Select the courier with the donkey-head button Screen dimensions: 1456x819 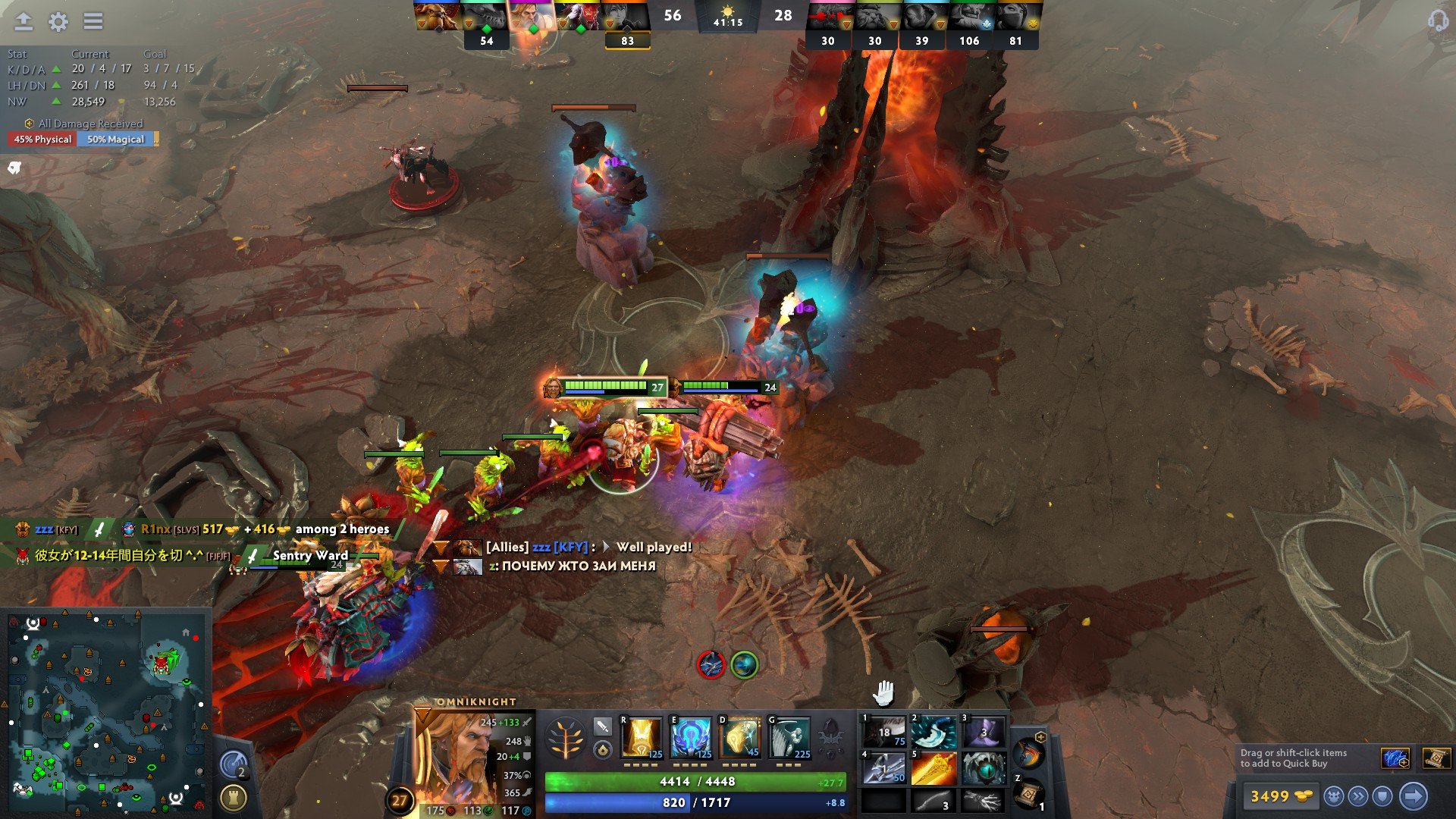1334,796
